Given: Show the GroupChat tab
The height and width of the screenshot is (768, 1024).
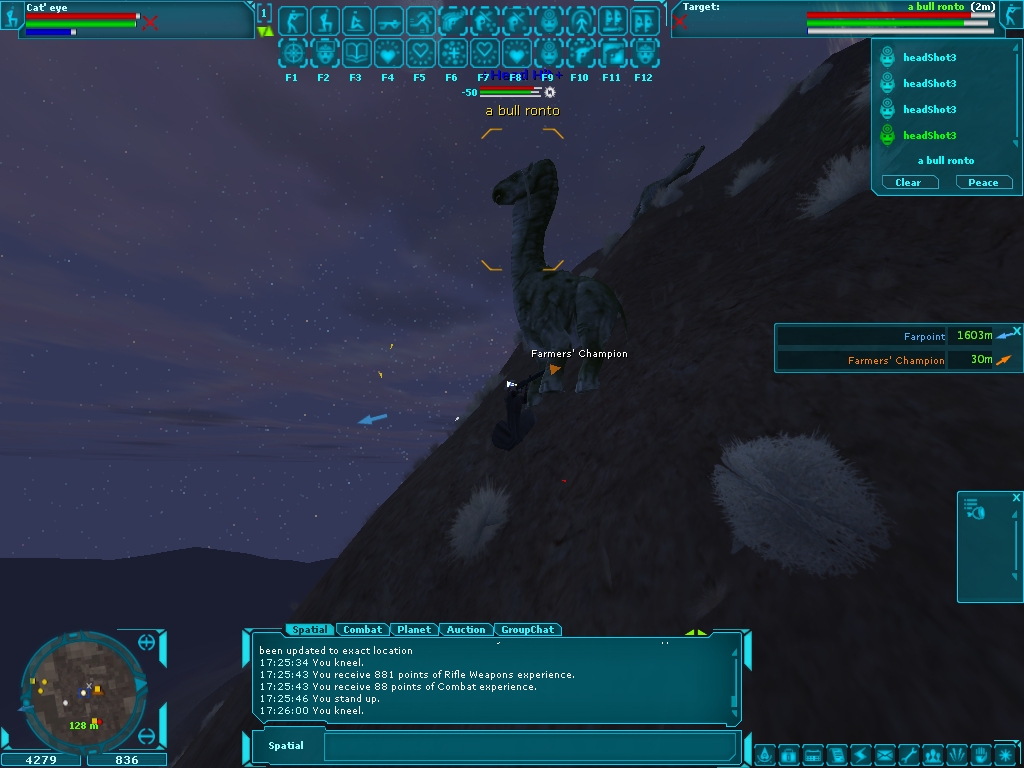Looking at the screenshot, I should tap(527, 630).
